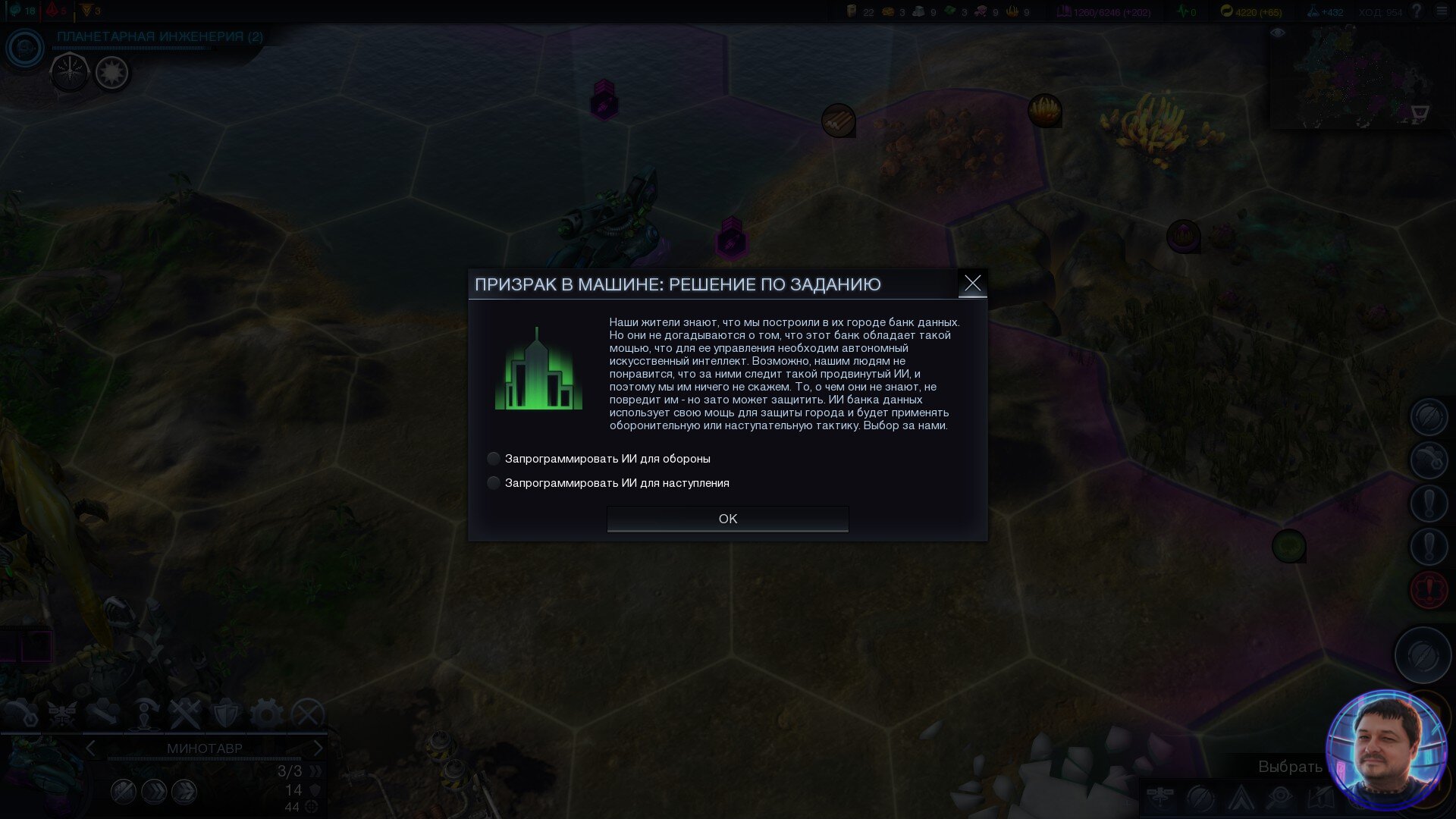Click the red exclamation notification icon
This screenshot has width=1456, height=819.
[1429, 590]
